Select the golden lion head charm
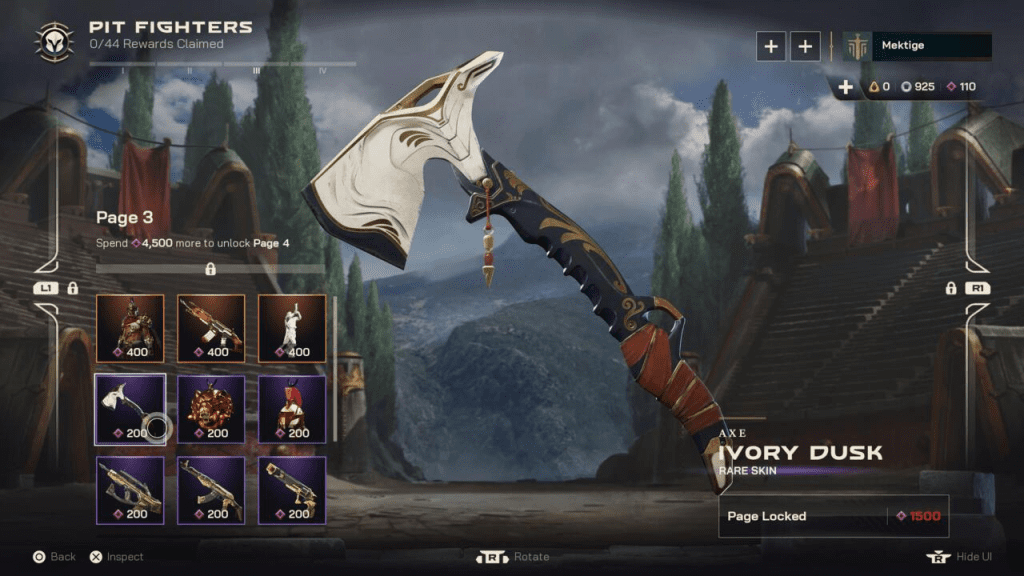 [x=210, y=409]
